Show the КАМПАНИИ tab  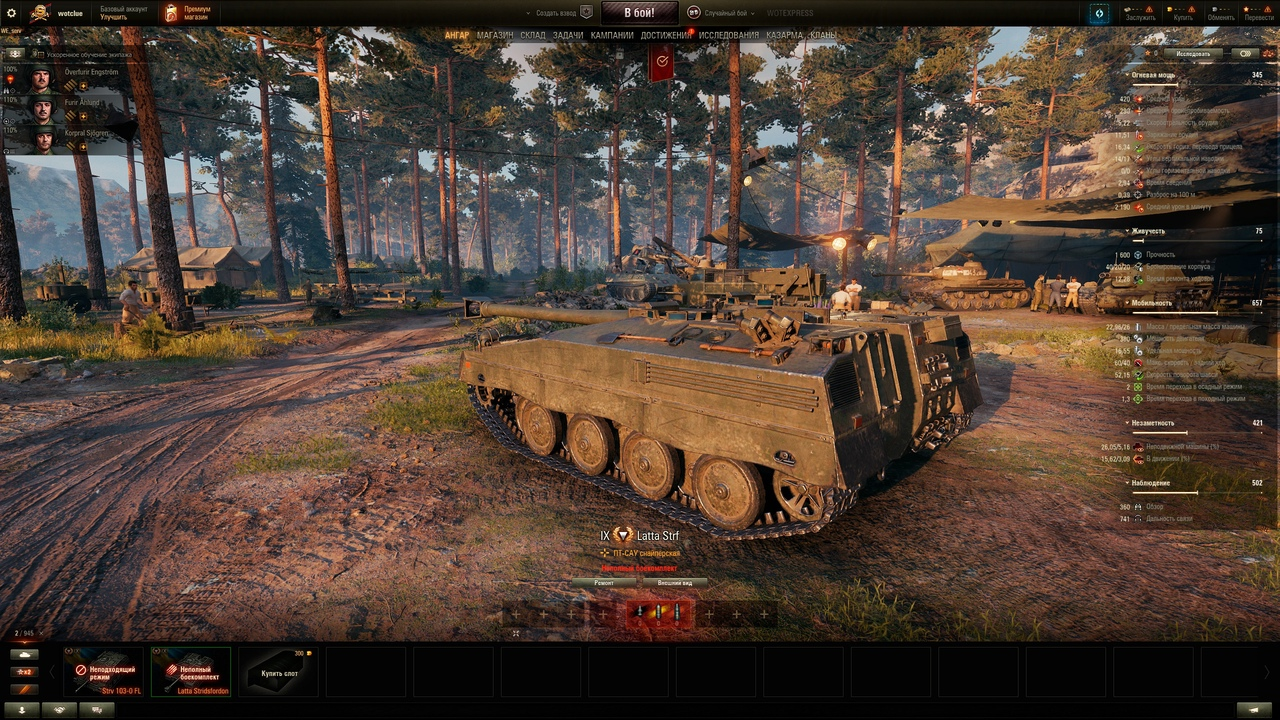tap(612, 35)
